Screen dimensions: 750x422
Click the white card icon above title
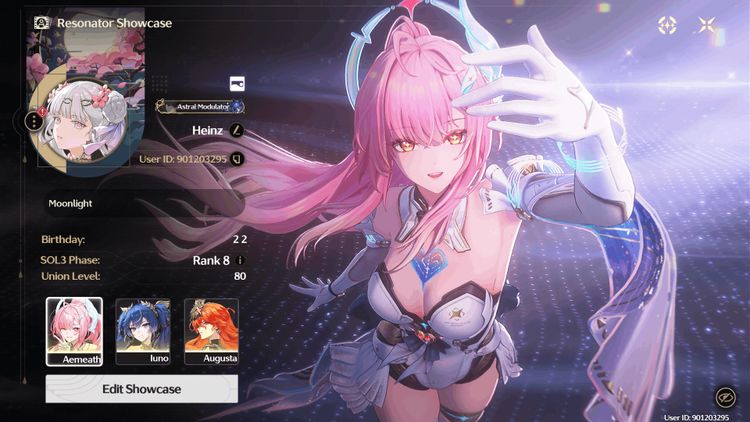click(237, 83)
